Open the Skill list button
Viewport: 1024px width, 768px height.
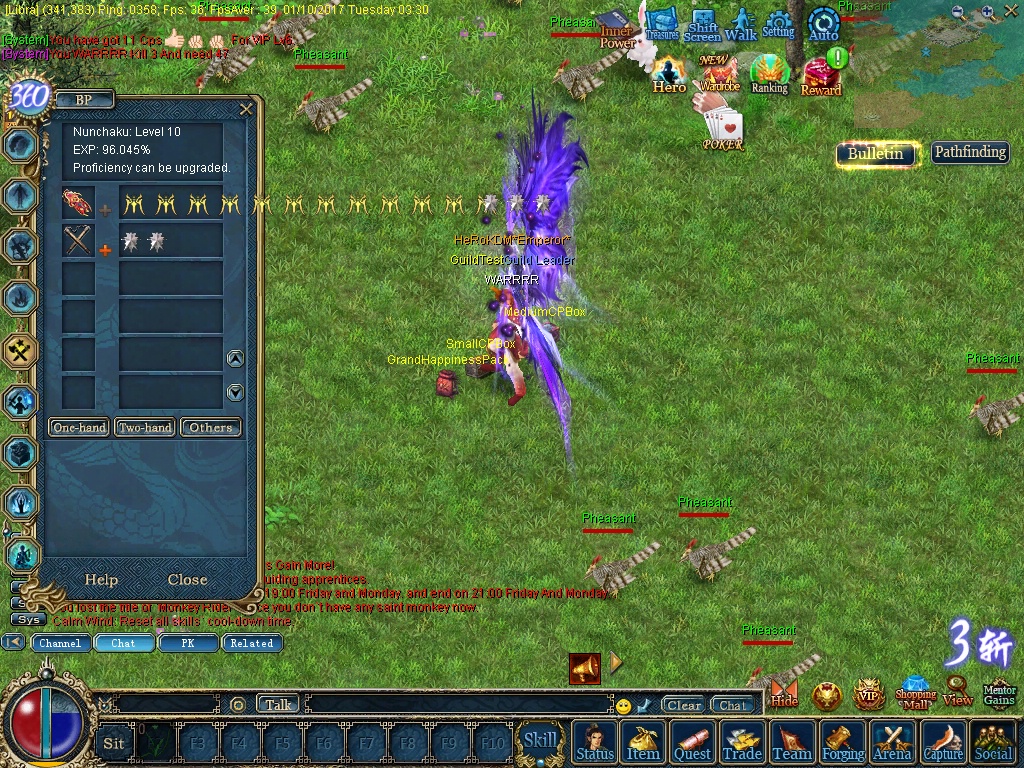point(540,741)
